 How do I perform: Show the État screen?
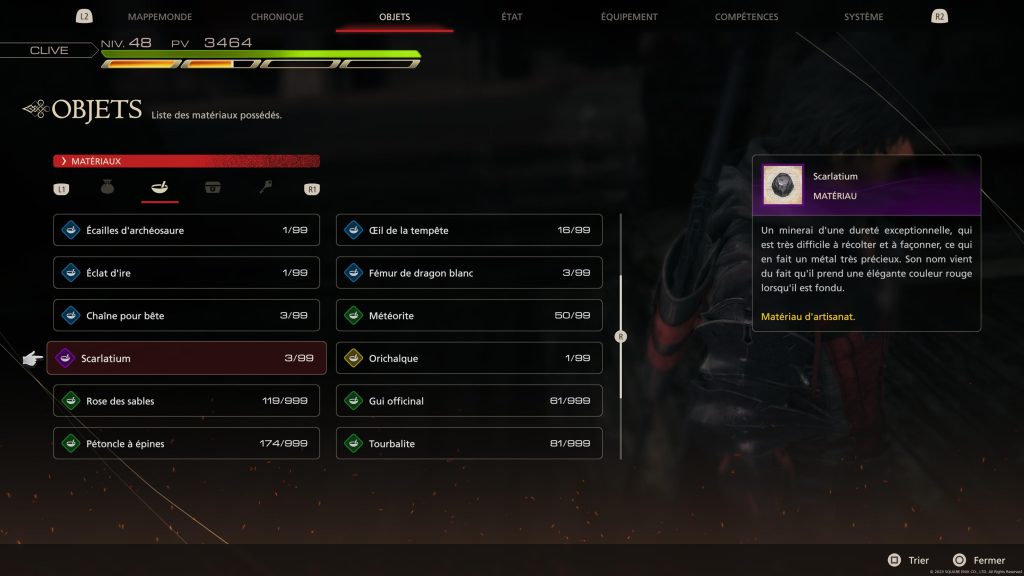[510, 17]
